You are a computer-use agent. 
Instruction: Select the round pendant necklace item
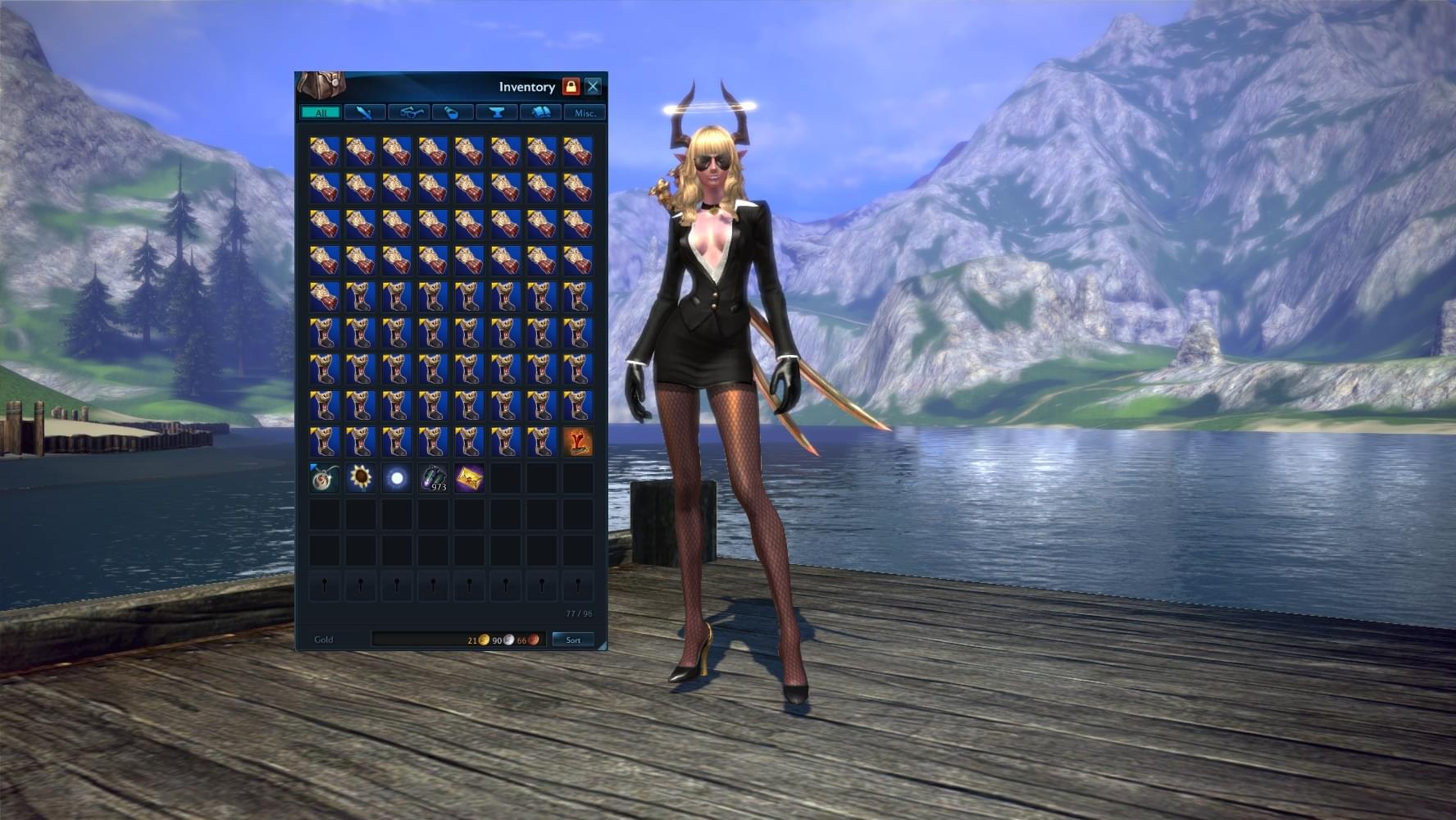pos(325,478)
